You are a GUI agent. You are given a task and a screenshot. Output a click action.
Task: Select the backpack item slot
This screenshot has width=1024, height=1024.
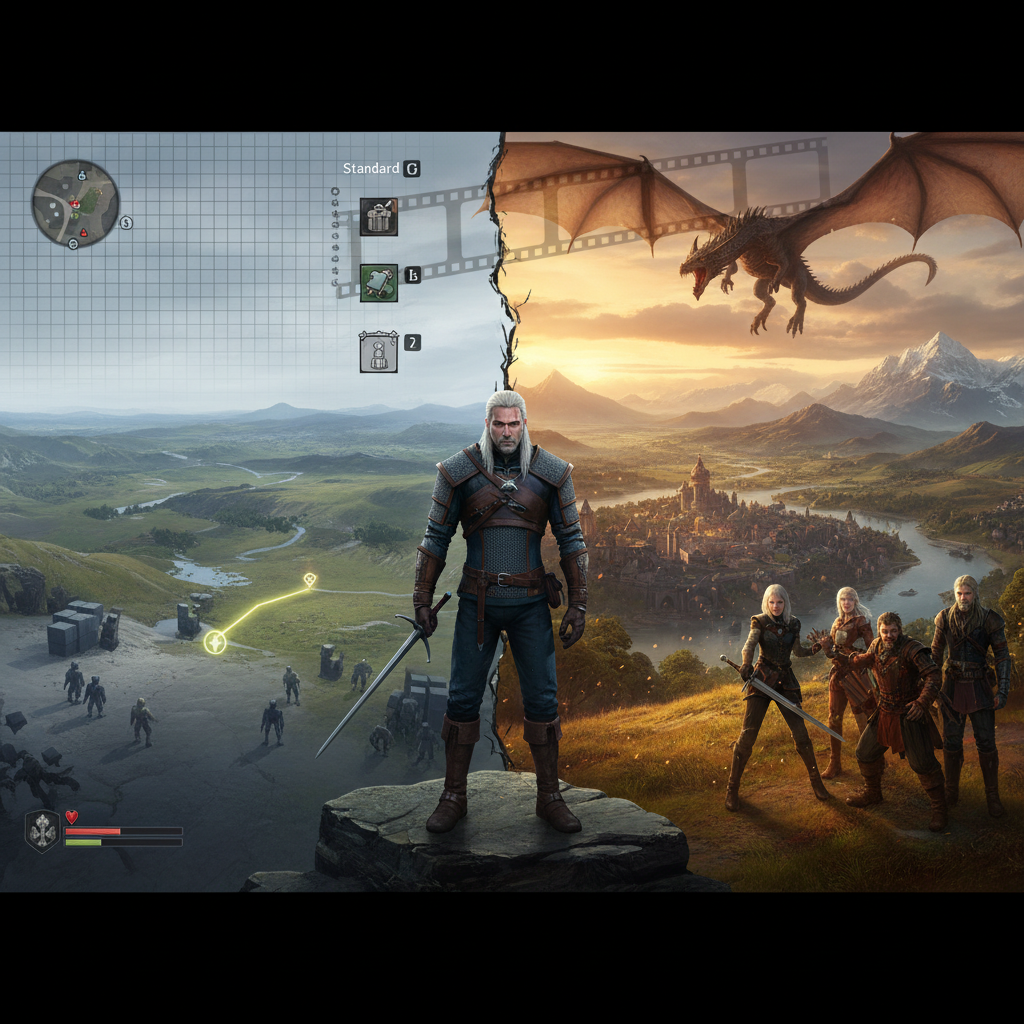click(379, 216)
